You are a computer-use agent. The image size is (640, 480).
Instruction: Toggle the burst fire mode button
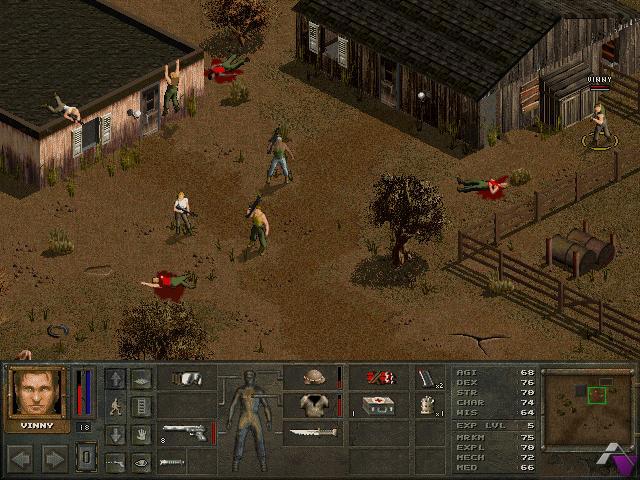(x=116, y=461)
